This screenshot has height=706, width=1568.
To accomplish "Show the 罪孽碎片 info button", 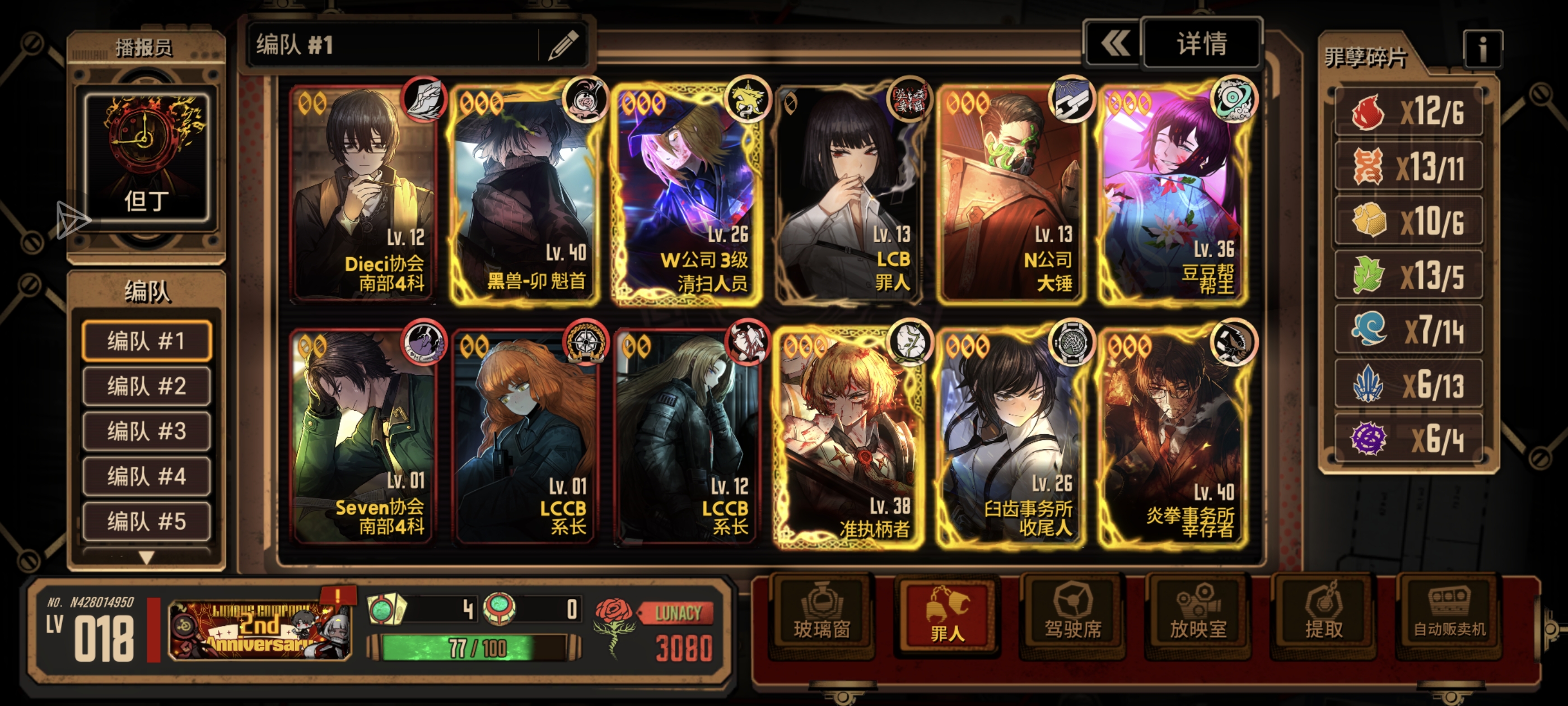I will [1482, 49].
